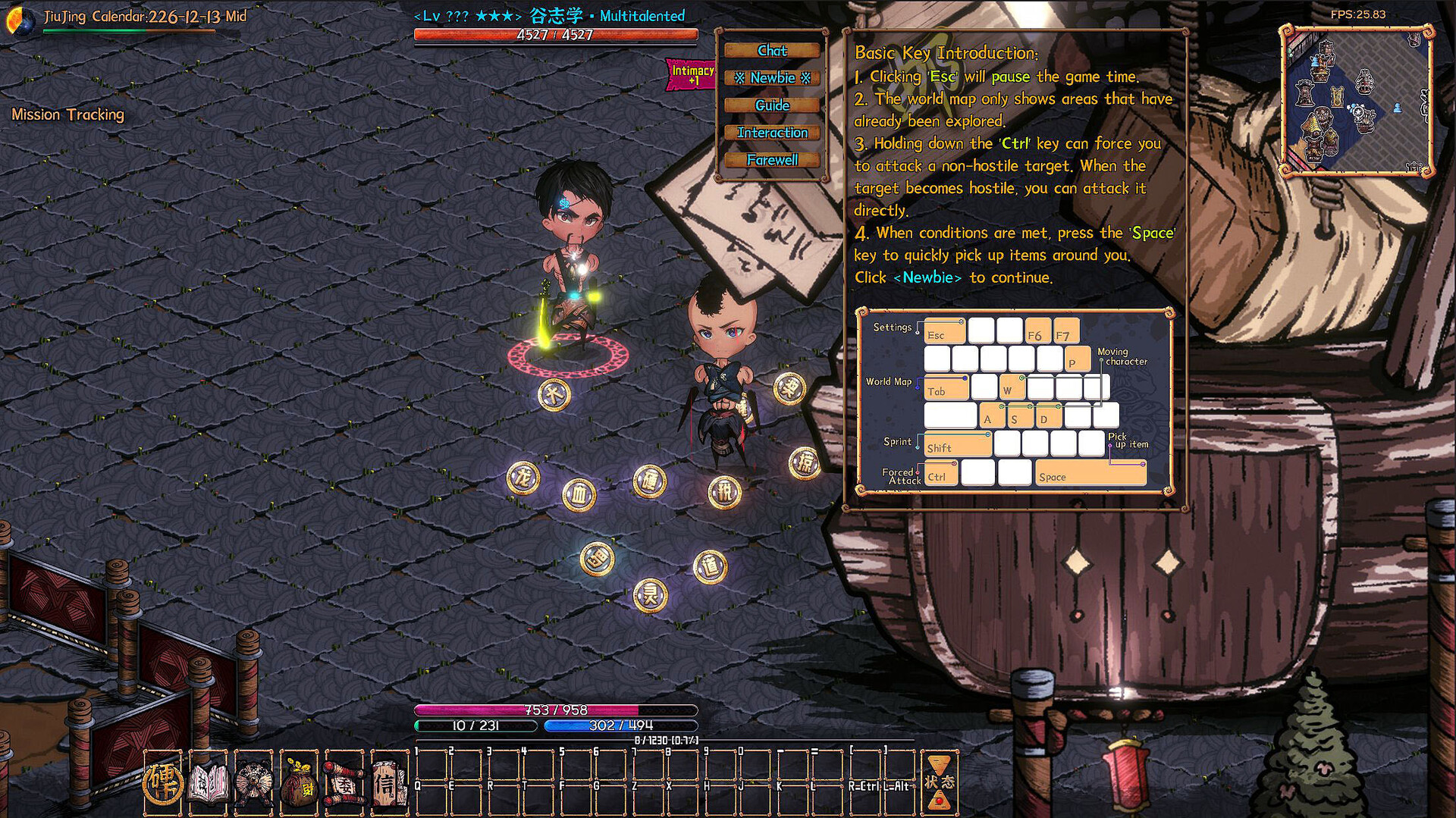Choose the Interaction dialog option
The width and height of the screenshot is (1456, 818).
[x=772, y=132]
